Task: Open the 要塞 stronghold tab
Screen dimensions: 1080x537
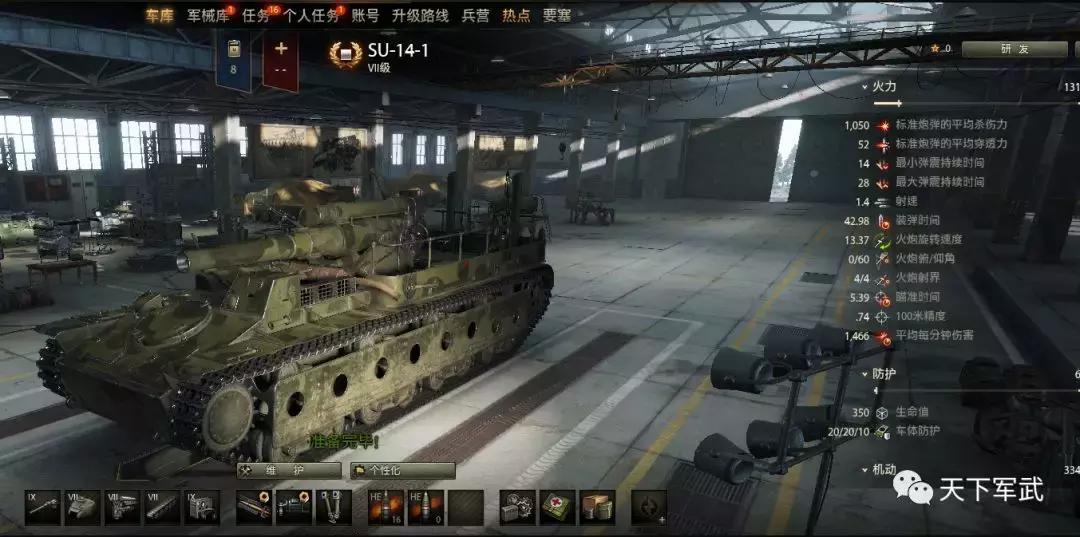Action: click(x=557, y=16)
